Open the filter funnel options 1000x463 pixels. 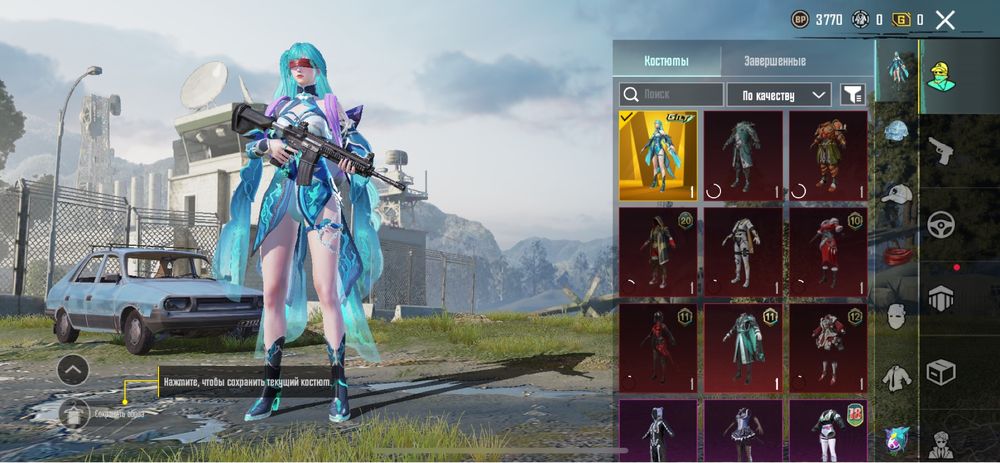coord(853,95)
